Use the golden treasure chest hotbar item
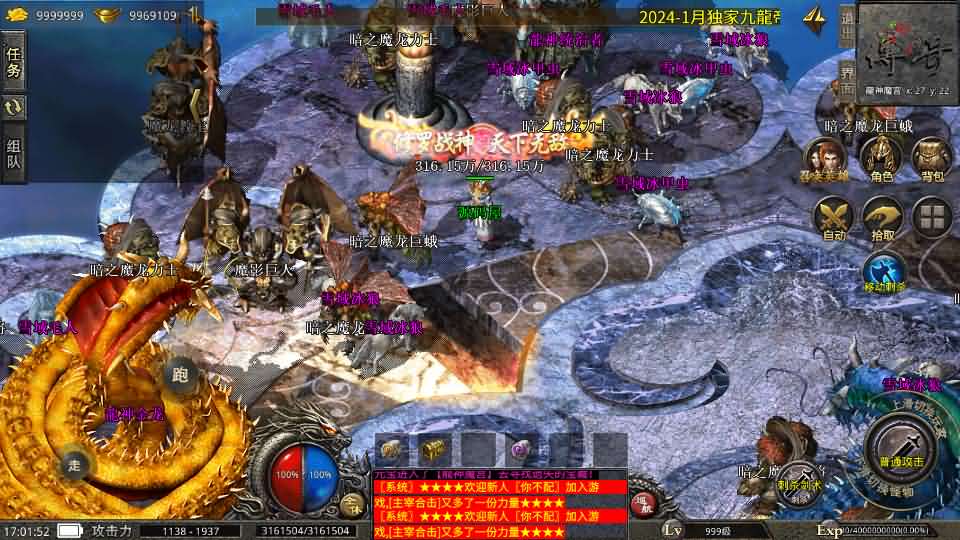 click(x=433, y=449)
